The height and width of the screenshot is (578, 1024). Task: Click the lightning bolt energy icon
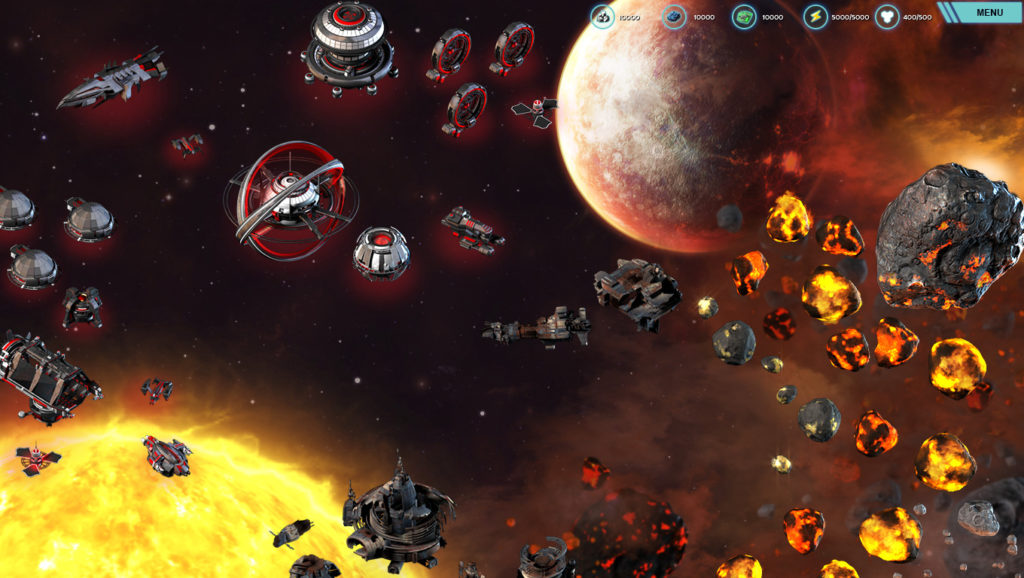point(816,17)
